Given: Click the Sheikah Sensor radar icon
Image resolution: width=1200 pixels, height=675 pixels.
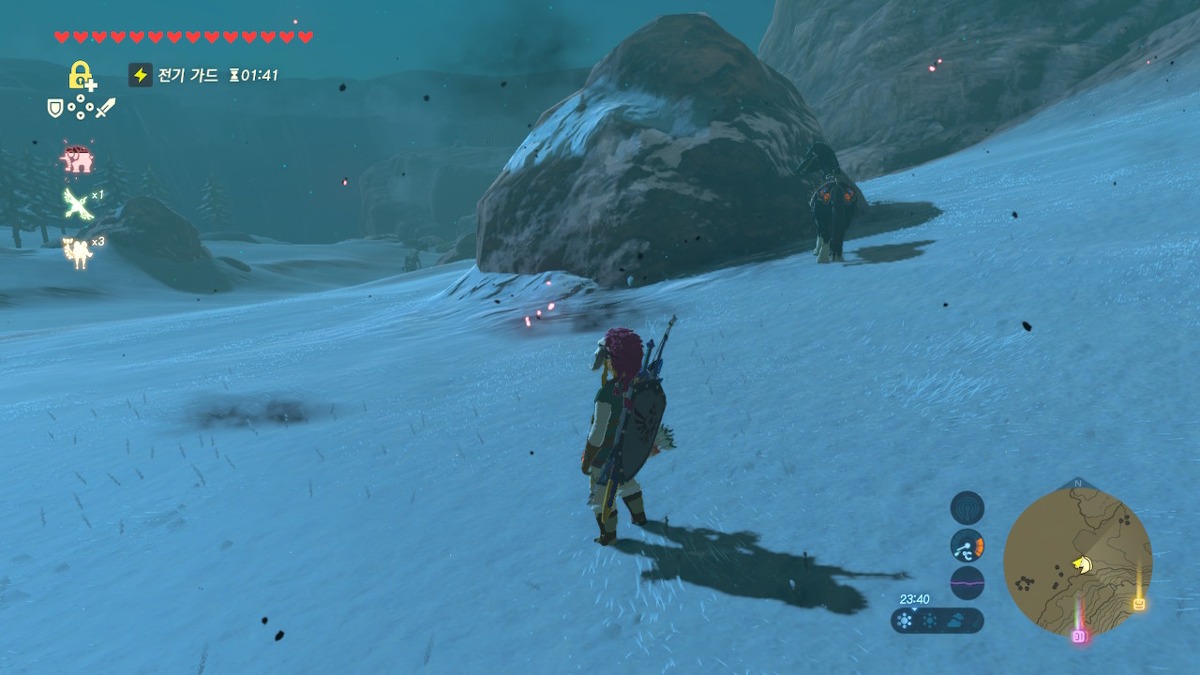Looking at the screenshot, I should [967, 508].
